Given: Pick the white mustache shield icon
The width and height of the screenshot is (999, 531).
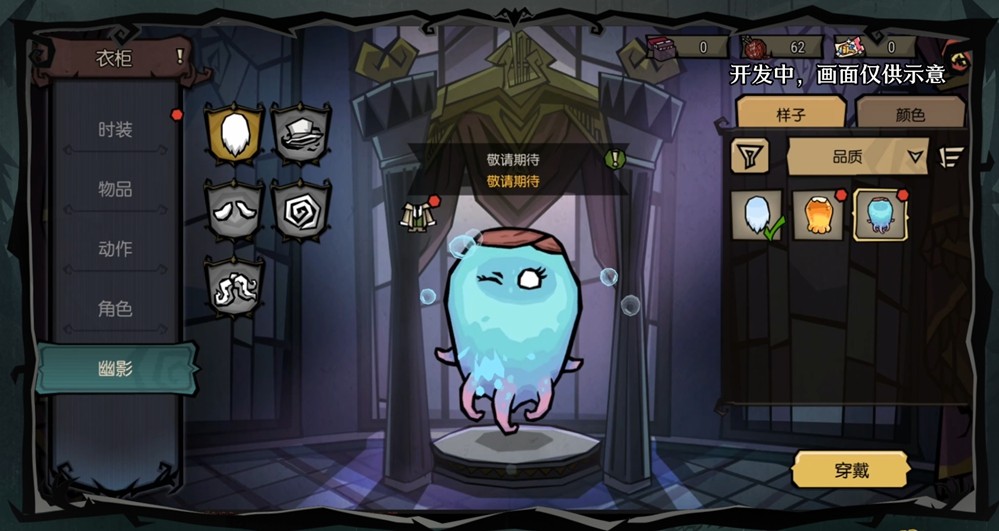Looking at the screenshot, I should pyautogui.click(x=234, y=210).
